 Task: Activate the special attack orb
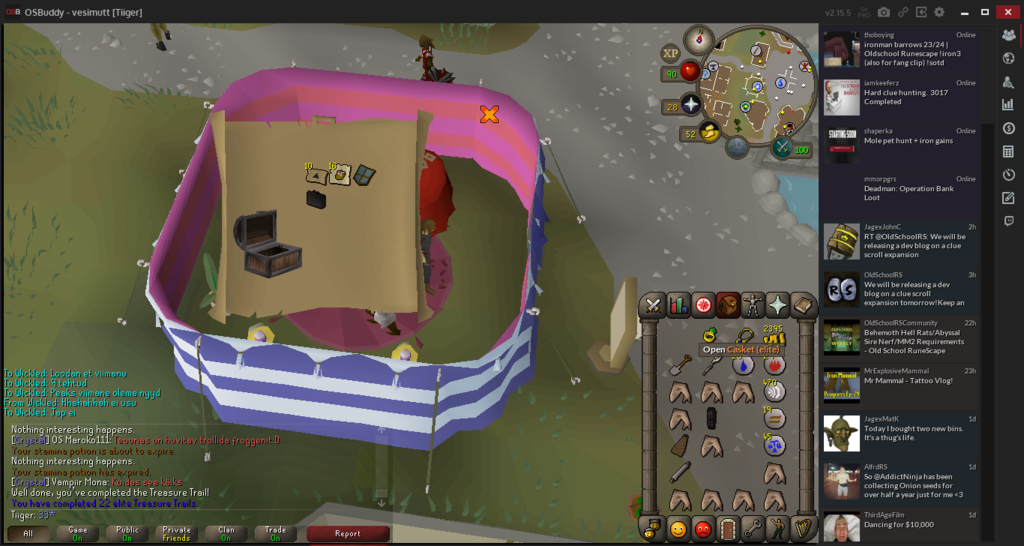coord(781,148)
